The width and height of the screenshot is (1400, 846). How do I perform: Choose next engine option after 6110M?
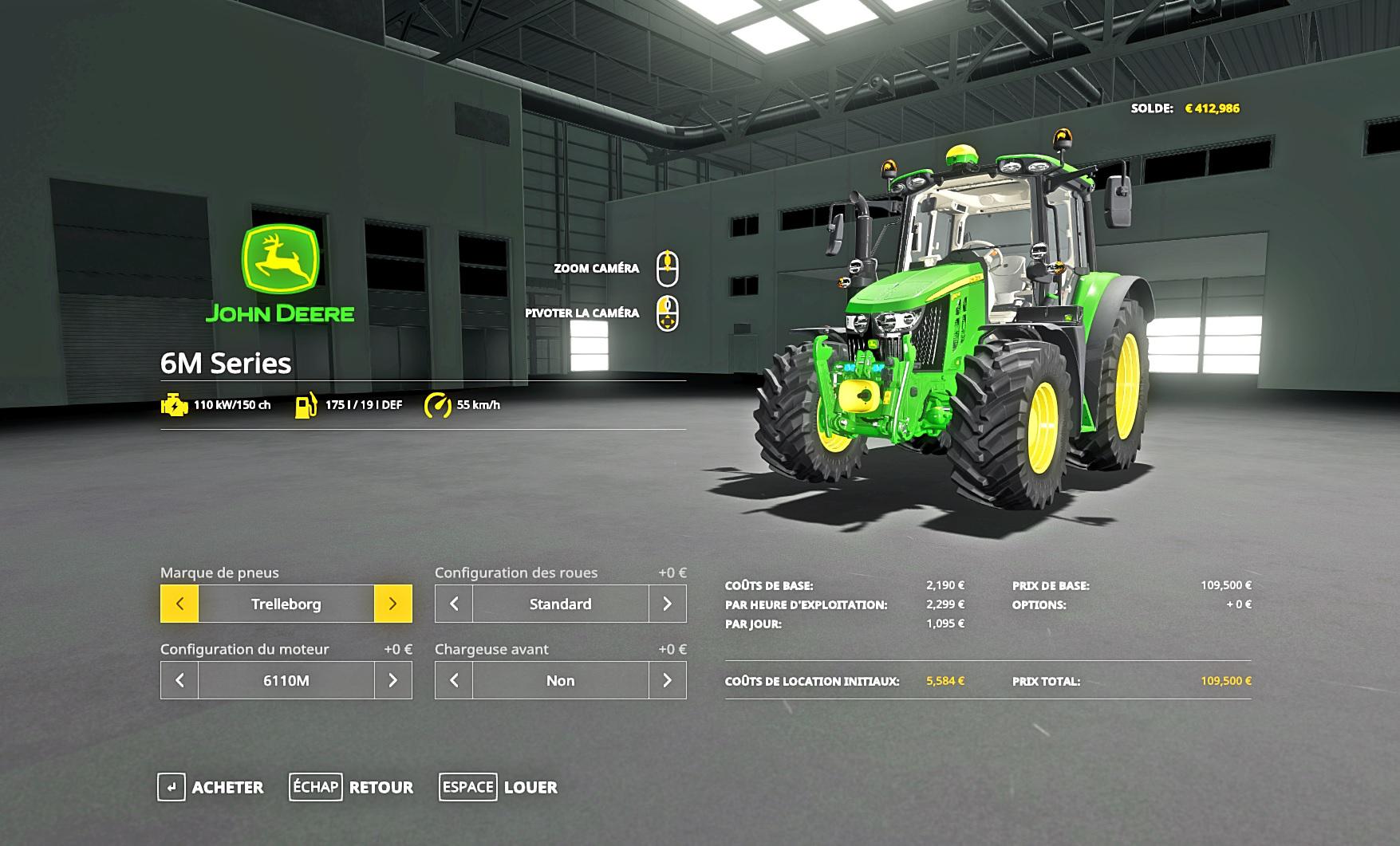click(392, 680)
